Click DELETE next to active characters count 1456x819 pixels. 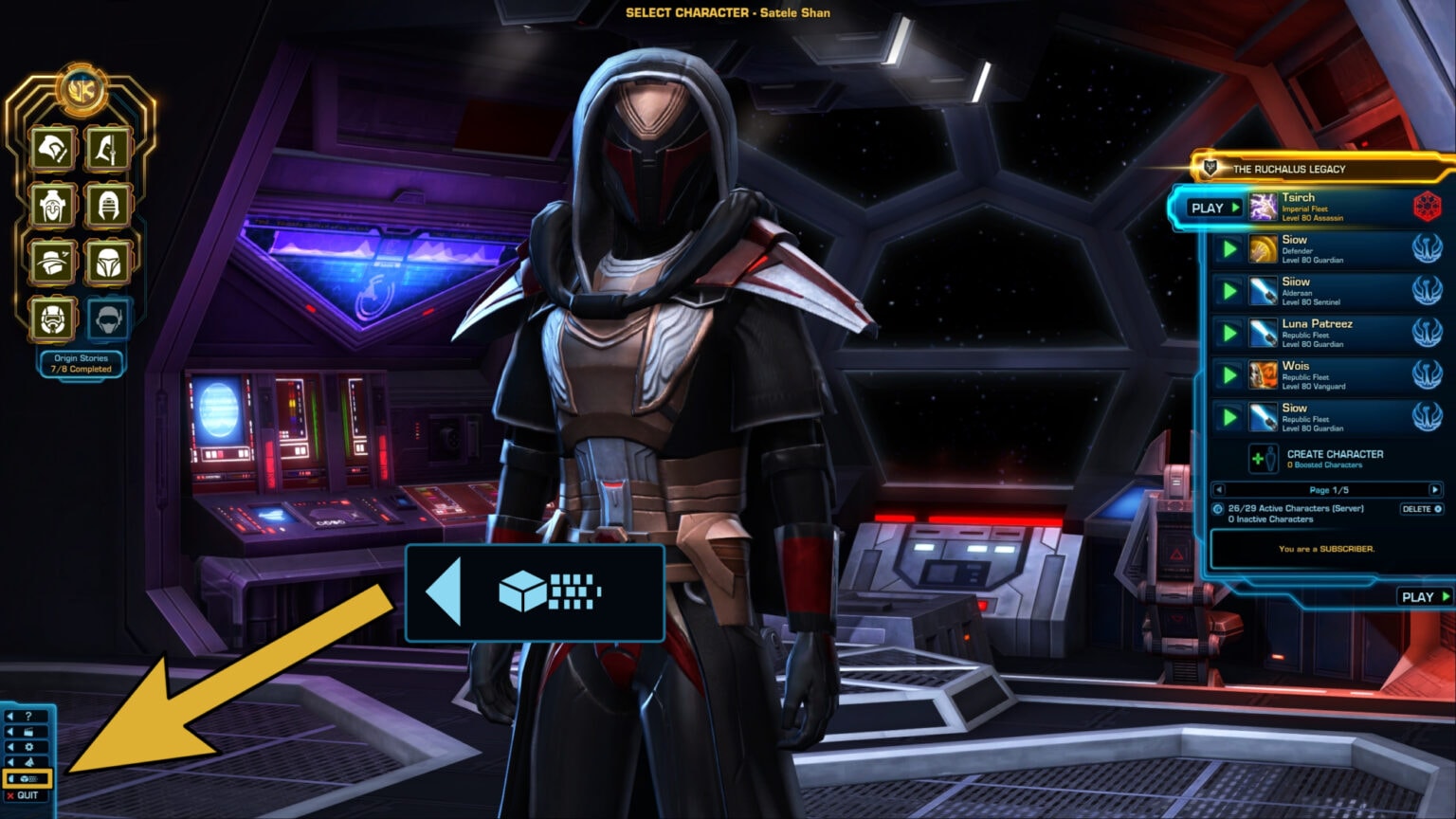point(1421,510)
